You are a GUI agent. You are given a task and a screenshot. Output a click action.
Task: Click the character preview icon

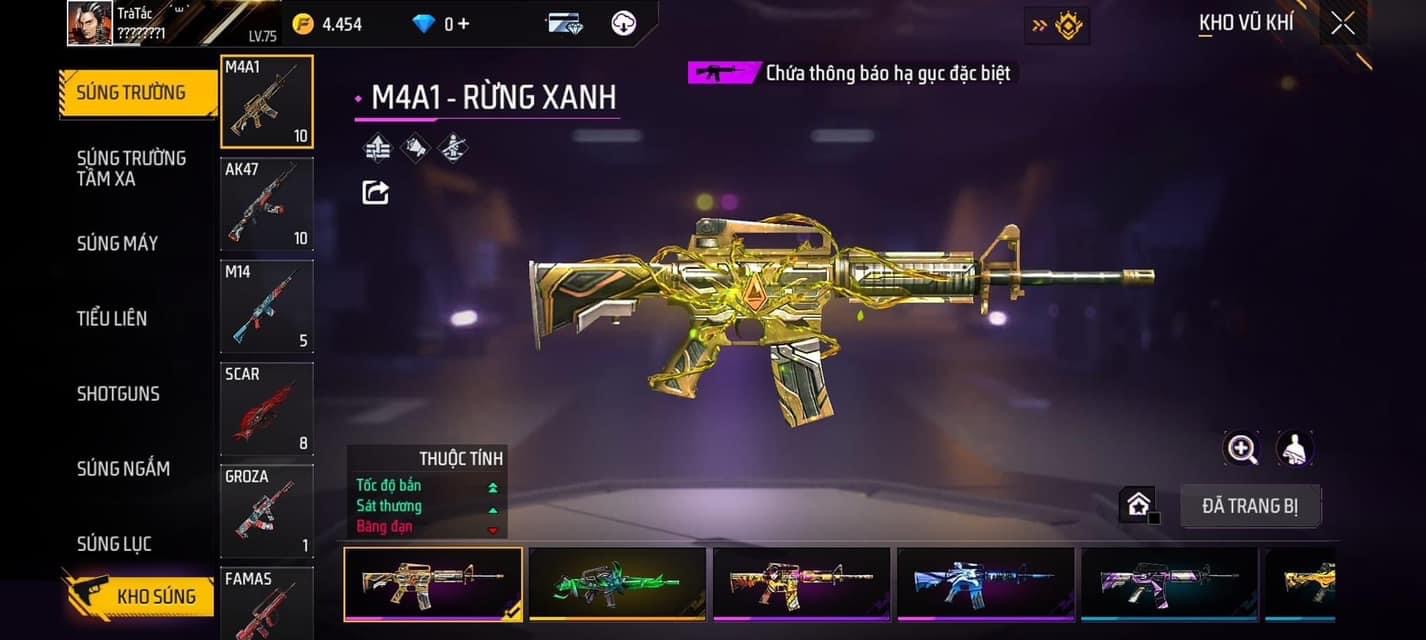point(1295,449)
